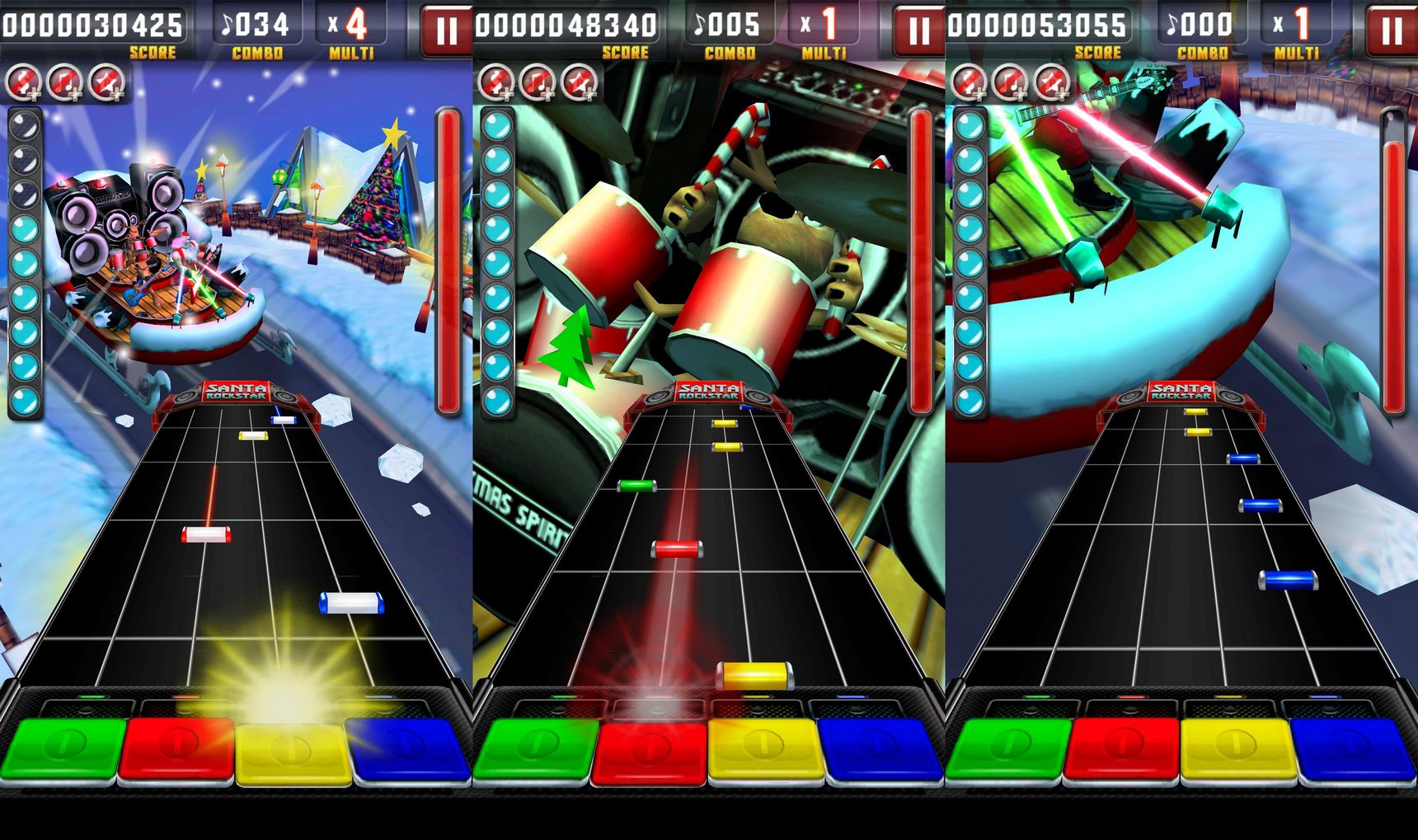Select the star power-up below score 53055
1418x840 pixels.
[1051, 82]
